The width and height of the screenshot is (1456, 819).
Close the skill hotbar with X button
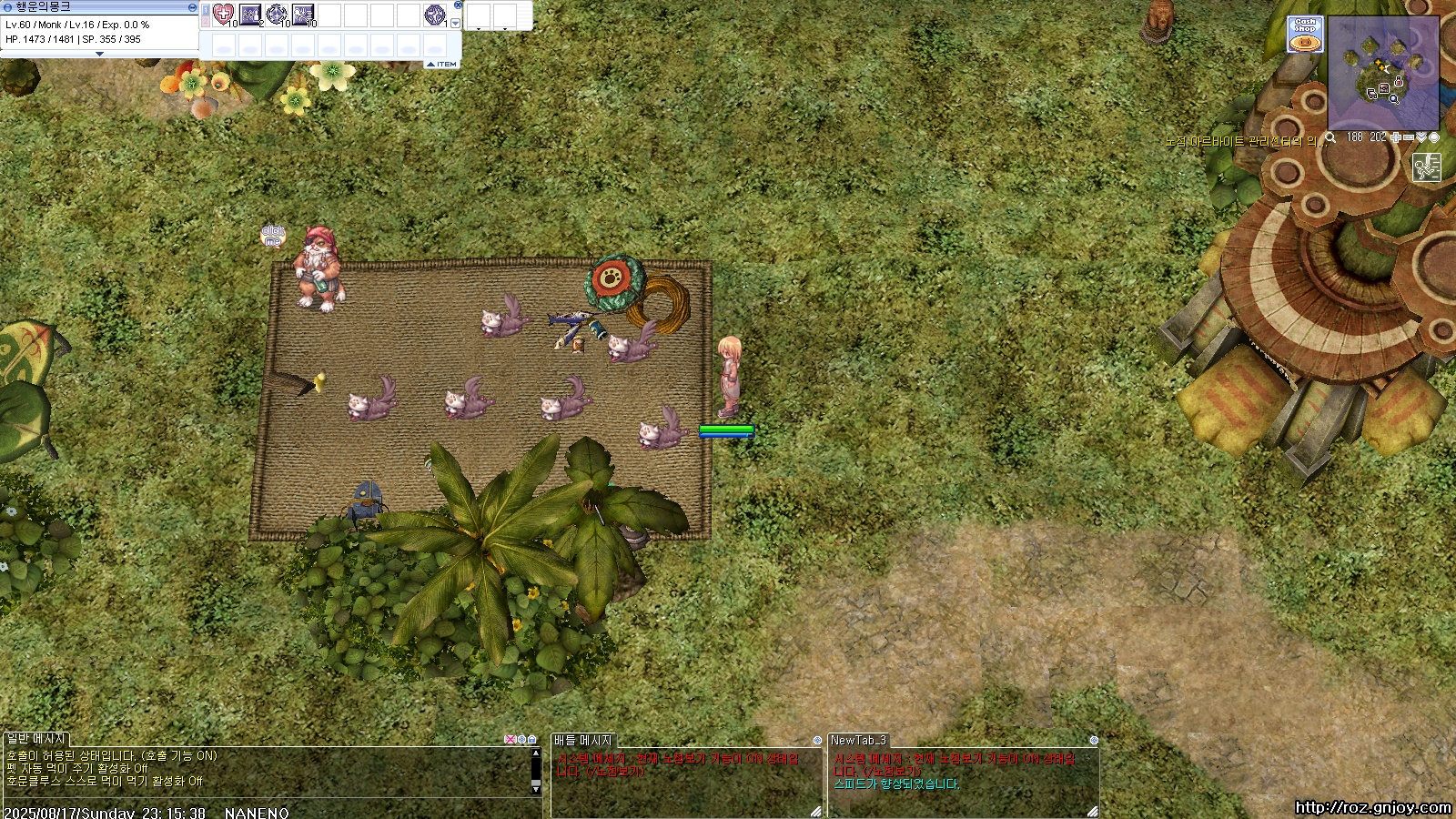click(x=458, y=5)
